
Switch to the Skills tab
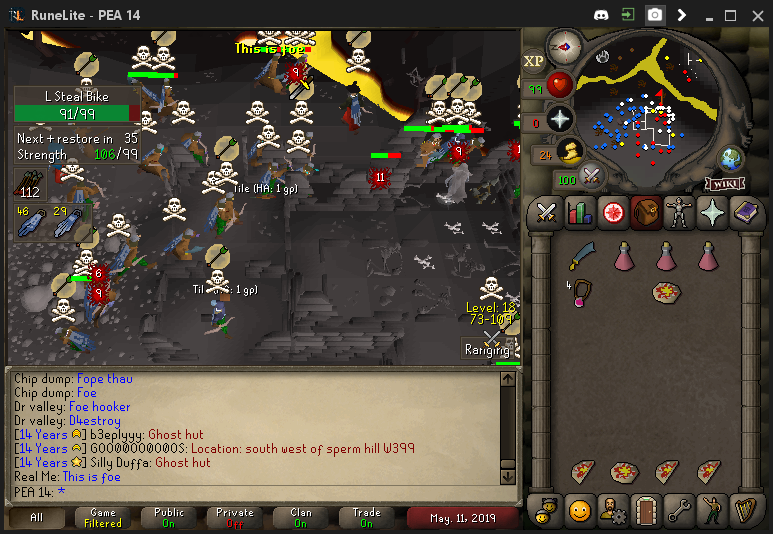579,213
